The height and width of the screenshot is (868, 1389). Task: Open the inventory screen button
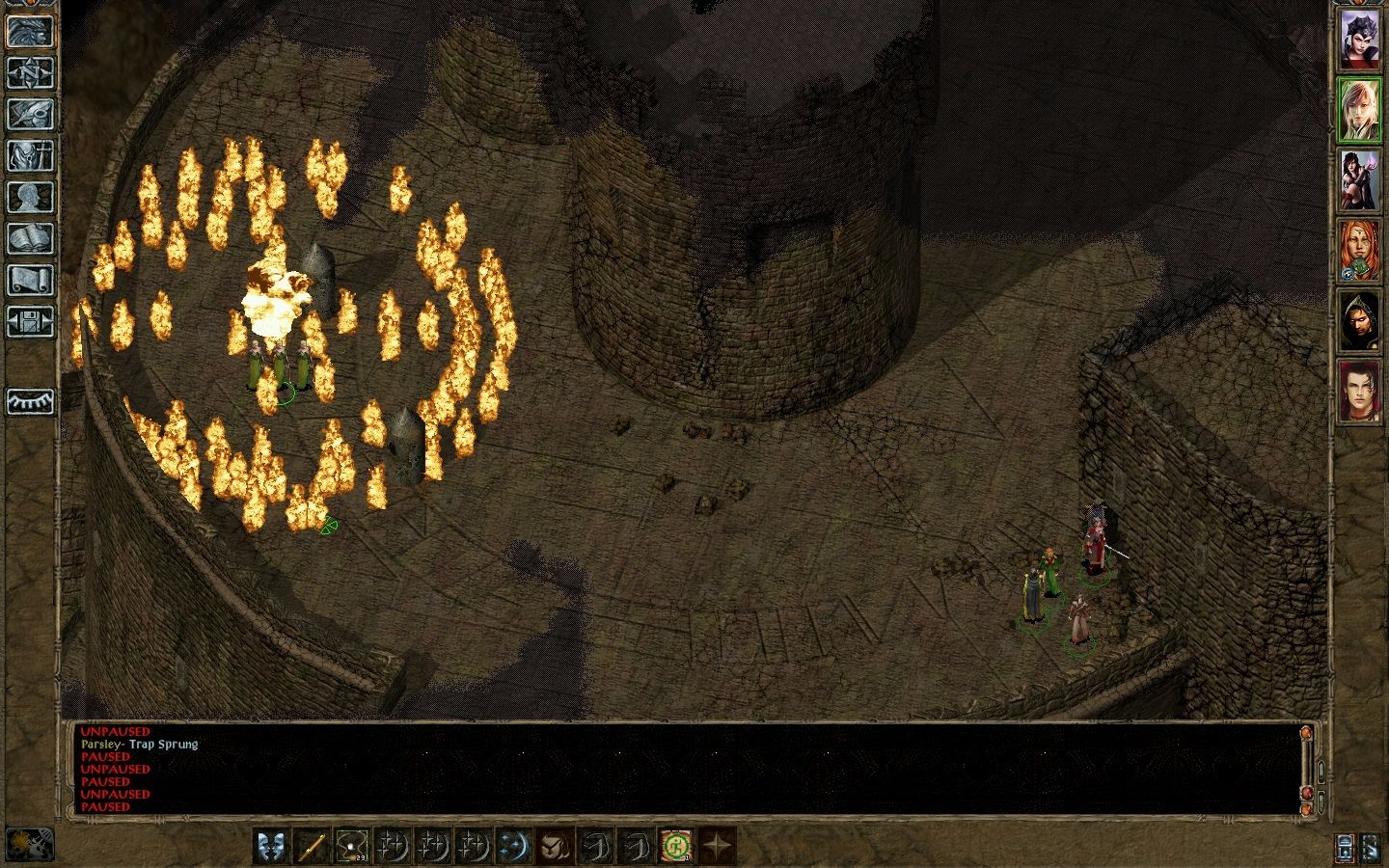click(30, 155)
